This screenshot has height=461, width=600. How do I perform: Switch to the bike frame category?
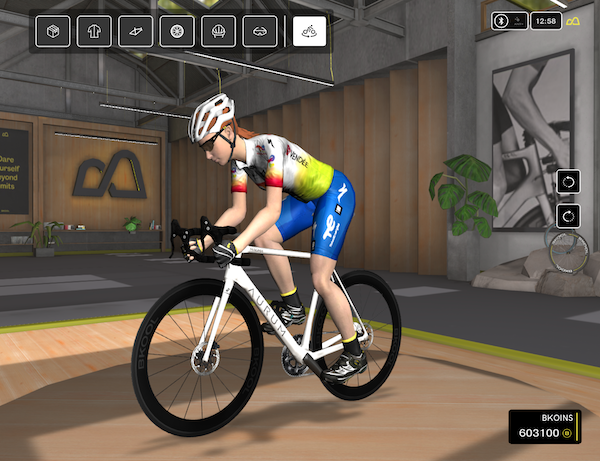coord(135,32)
